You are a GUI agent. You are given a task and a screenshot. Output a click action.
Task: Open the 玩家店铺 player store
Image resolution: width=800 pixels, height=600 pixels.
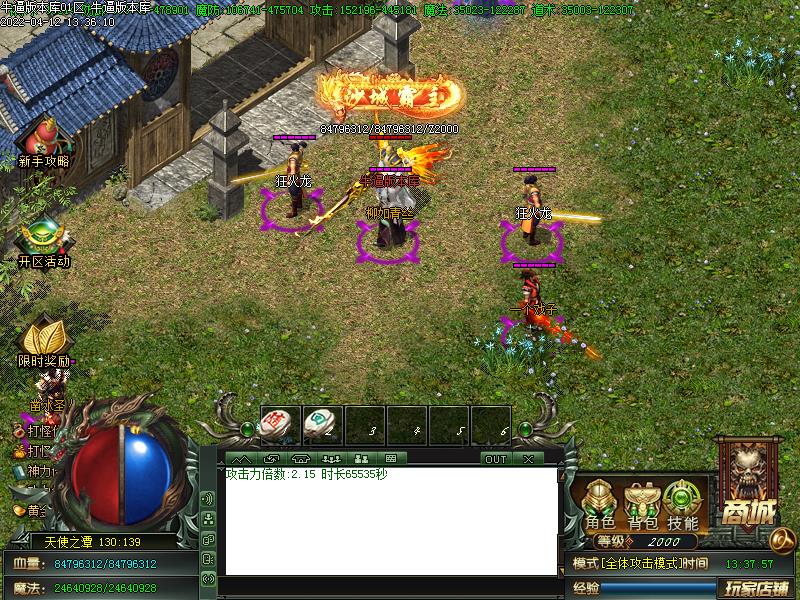pyautogui.click(x=756, y=588)
